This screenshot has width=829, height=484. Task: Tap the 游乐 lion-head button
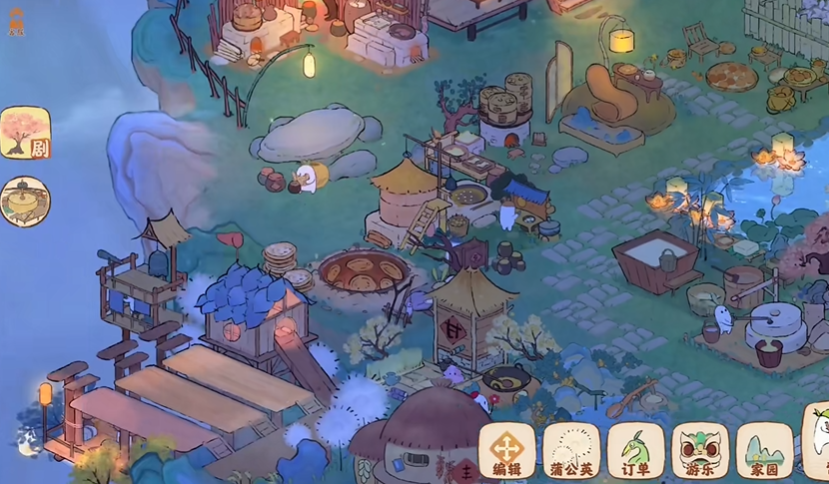pyautogui.click(x=700, y=450)
